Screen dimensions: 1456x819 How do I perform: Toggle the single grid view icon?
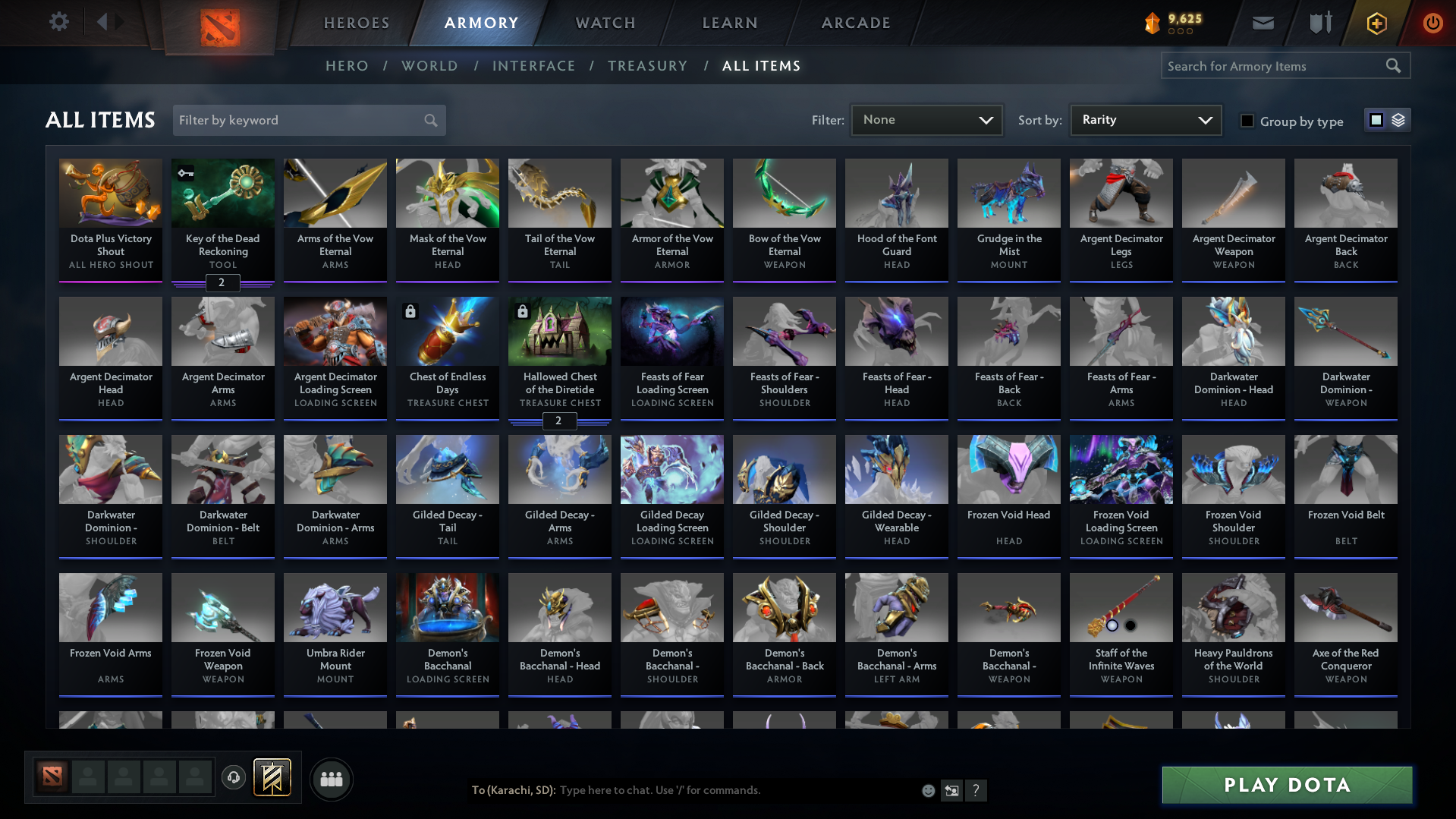point(1376,119)
